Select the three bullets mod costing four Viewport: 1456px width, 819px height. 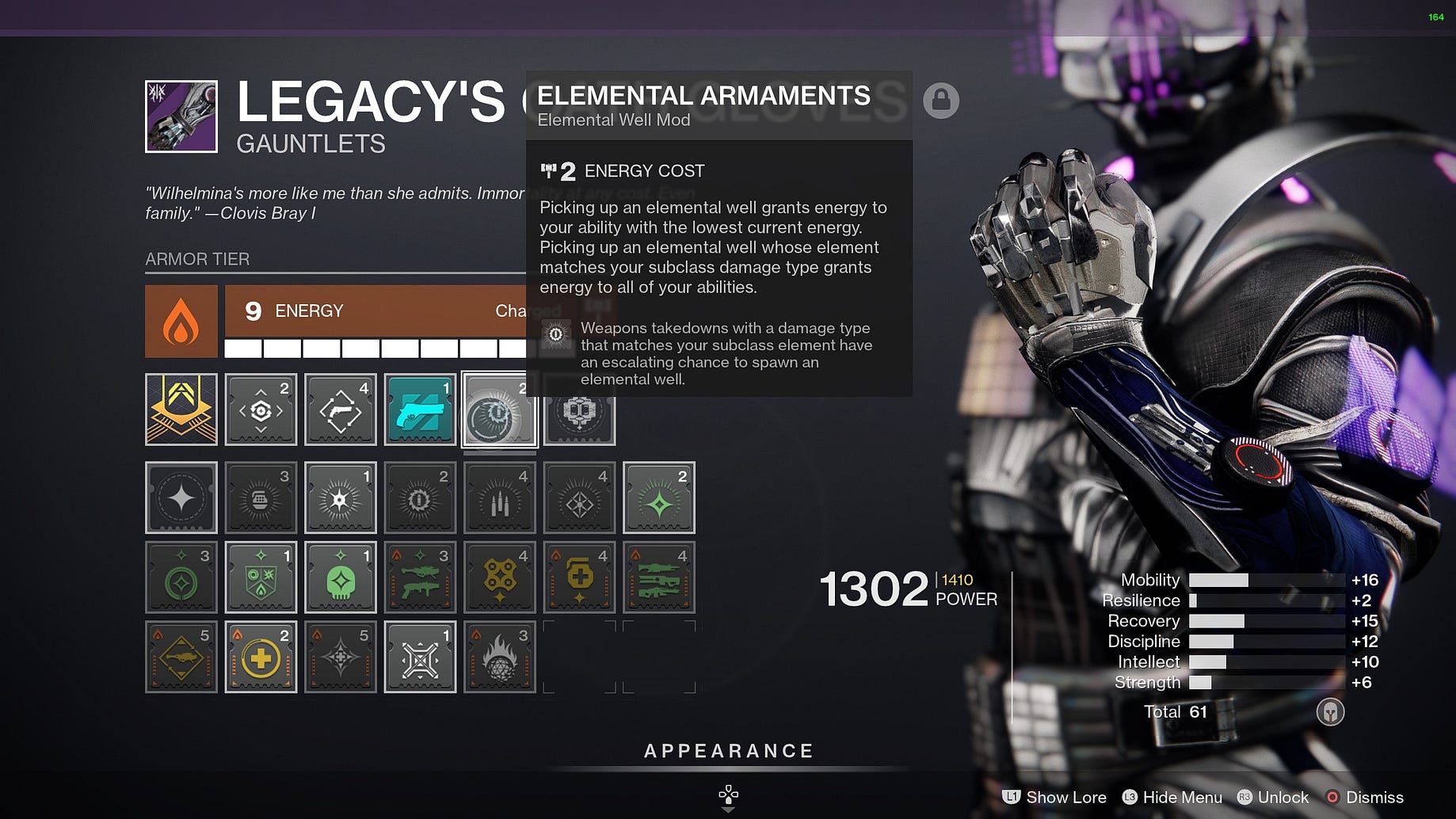coord(499,497)
